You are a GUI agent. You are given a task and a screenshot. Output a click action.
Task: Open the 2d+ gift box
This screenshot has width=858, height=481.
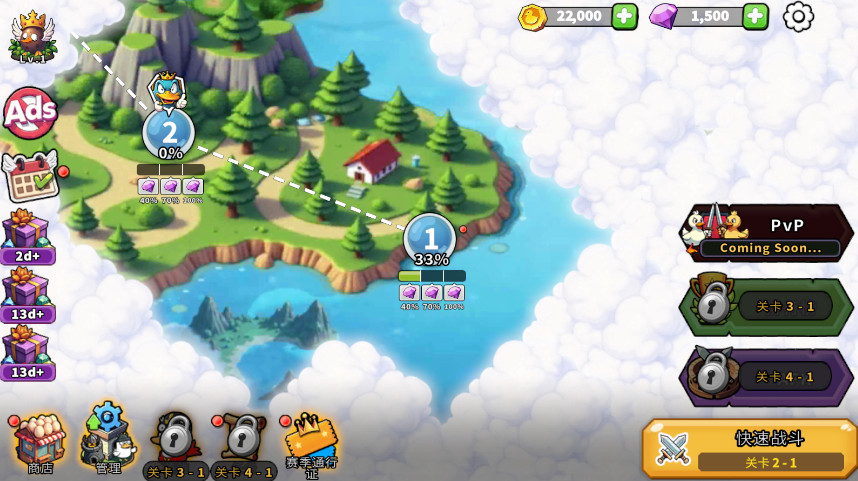coord(26,235)
